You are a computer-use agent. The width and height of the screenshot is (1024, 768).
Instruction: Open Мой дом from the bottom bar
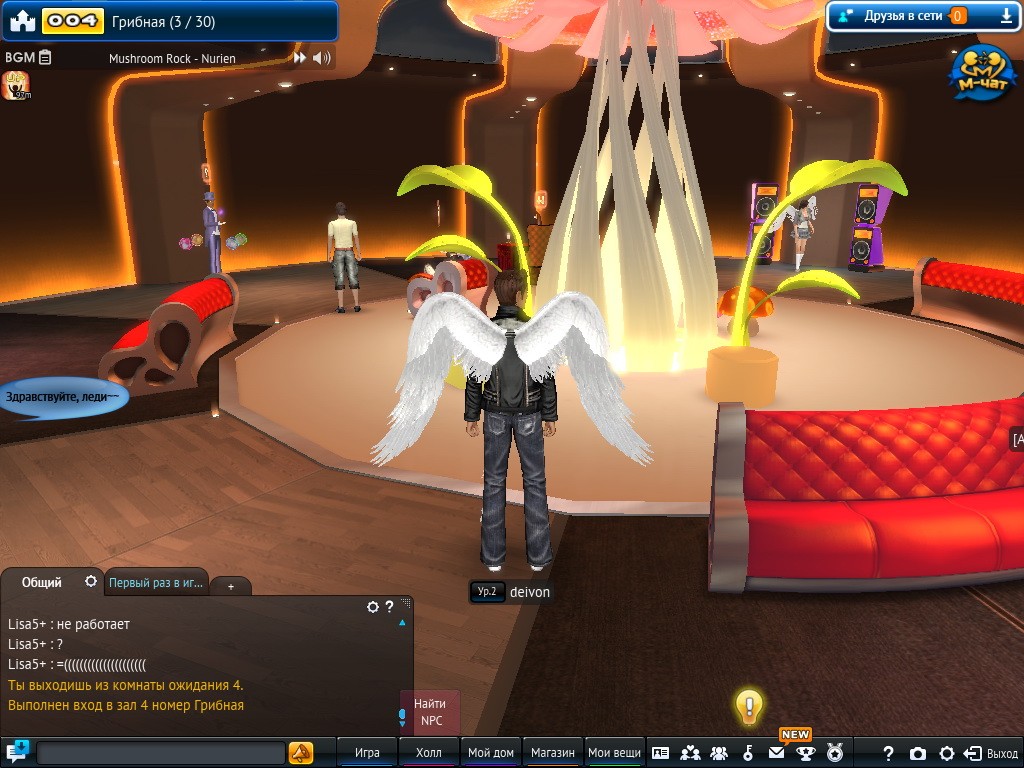[491, 753]
